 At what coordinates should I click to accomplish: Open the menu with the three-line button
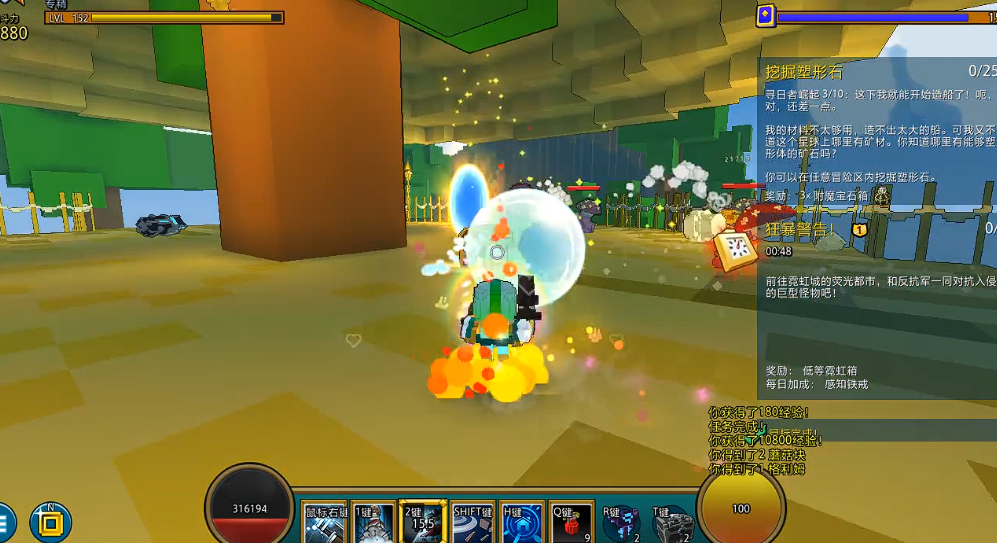(x=4, y=522)
